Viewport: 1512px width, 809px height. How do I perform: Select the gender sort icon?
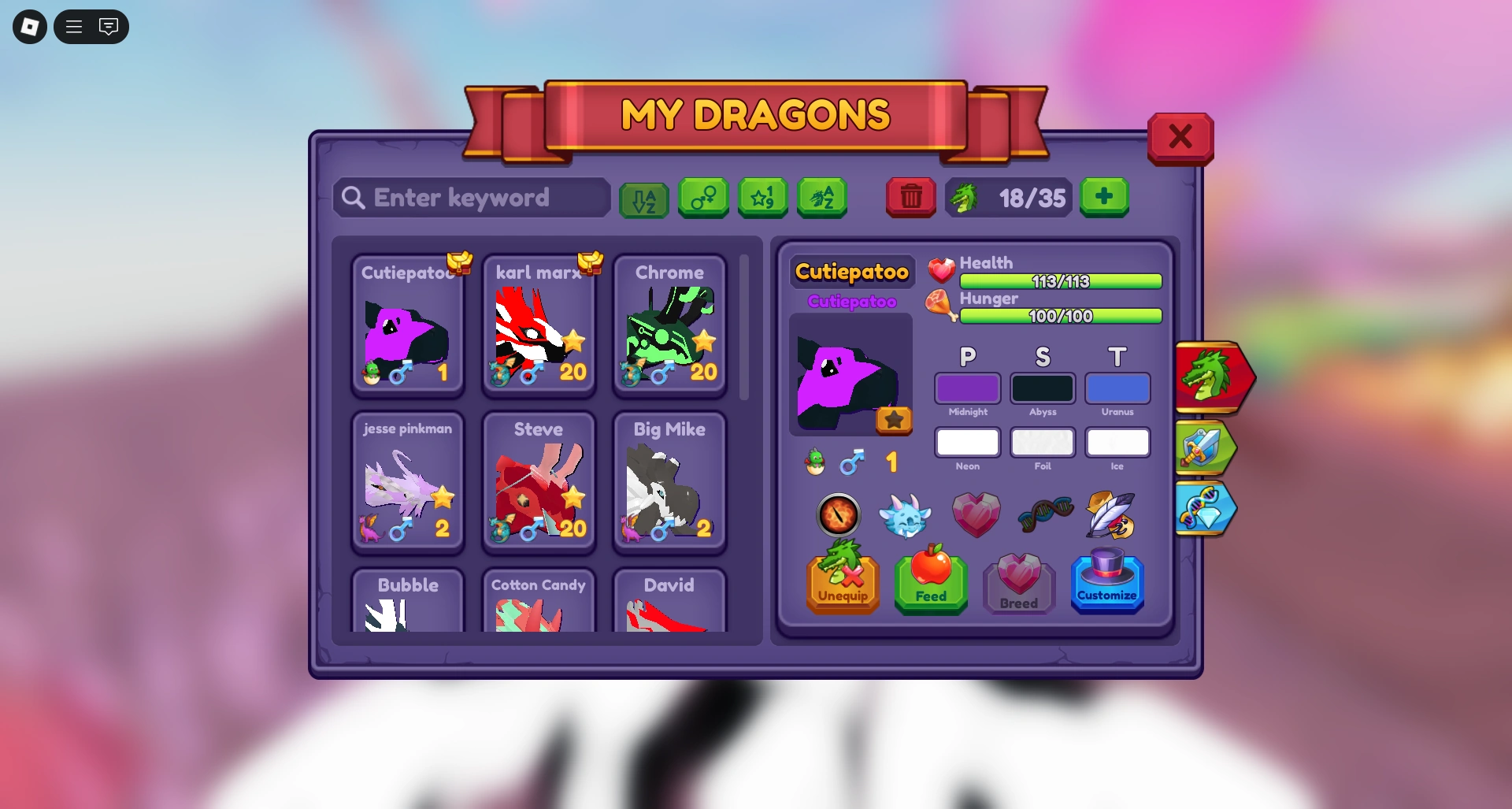click(x=703, y=199)
